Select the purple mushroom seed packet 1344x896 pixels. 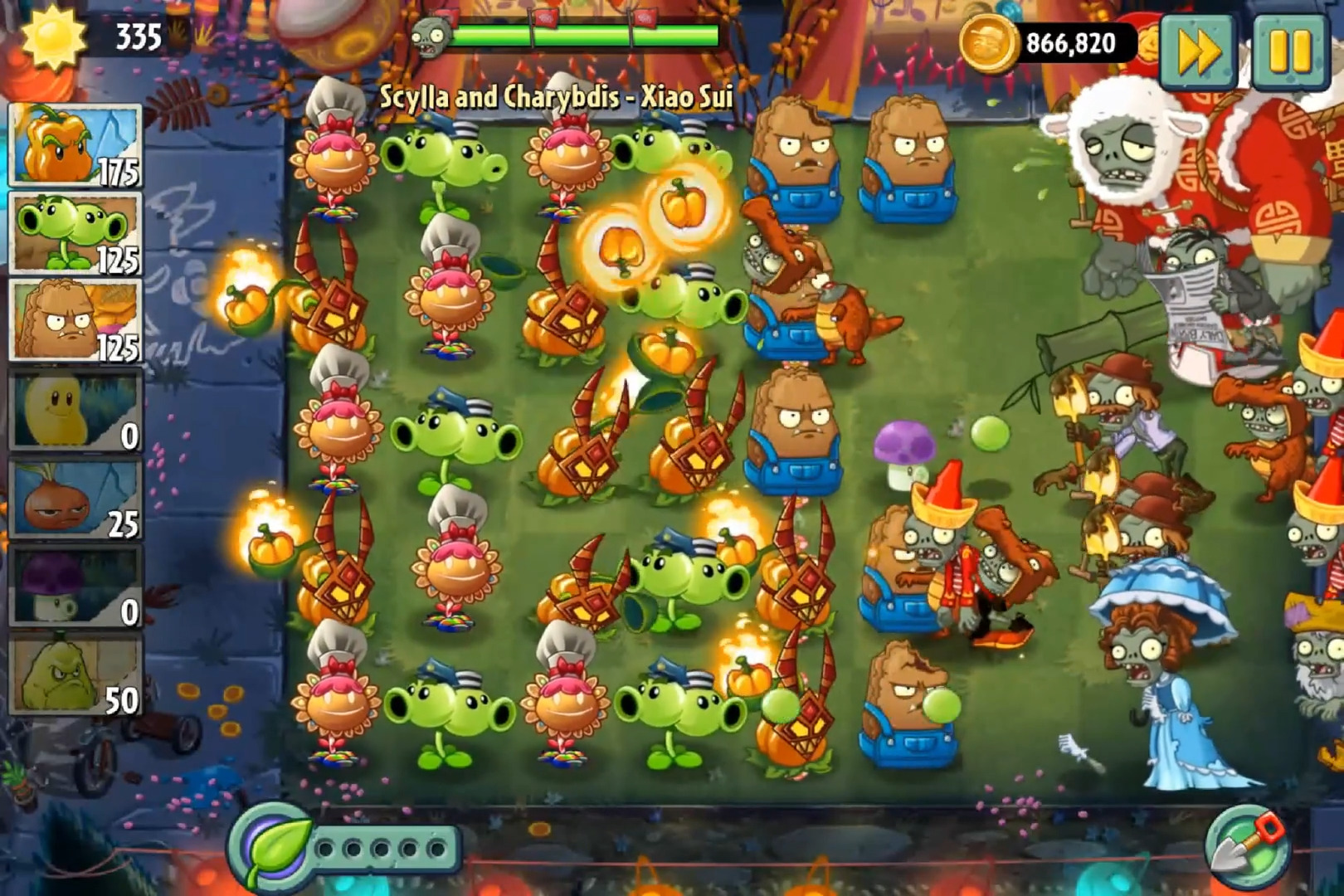click(x=75, y=587)
